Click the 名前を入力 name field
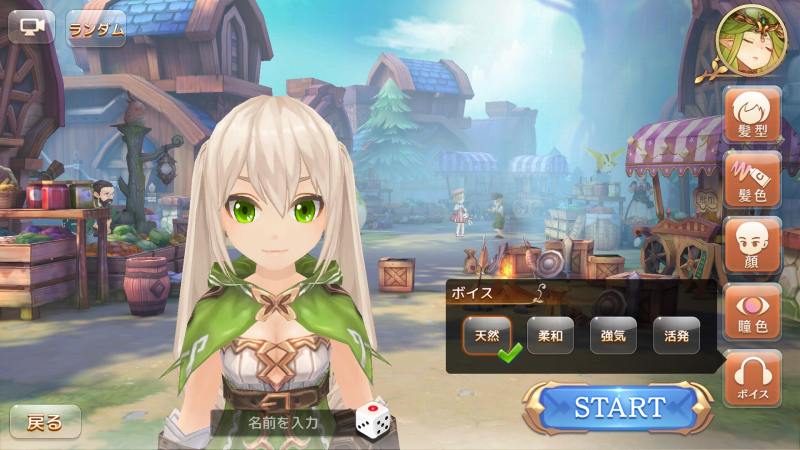Screen dimensions: 800x450 (283, 422)
